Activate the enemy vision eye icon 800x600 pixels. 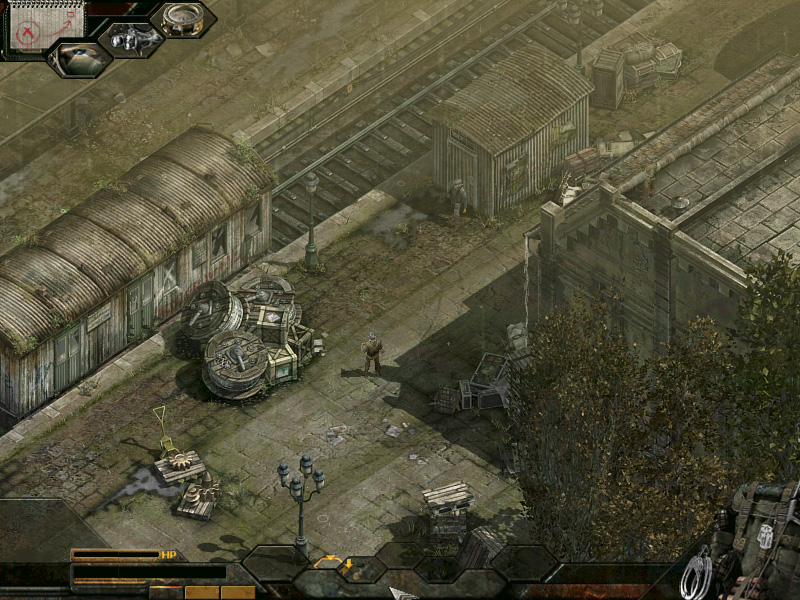pyautogui.click(x=79, y=57)
